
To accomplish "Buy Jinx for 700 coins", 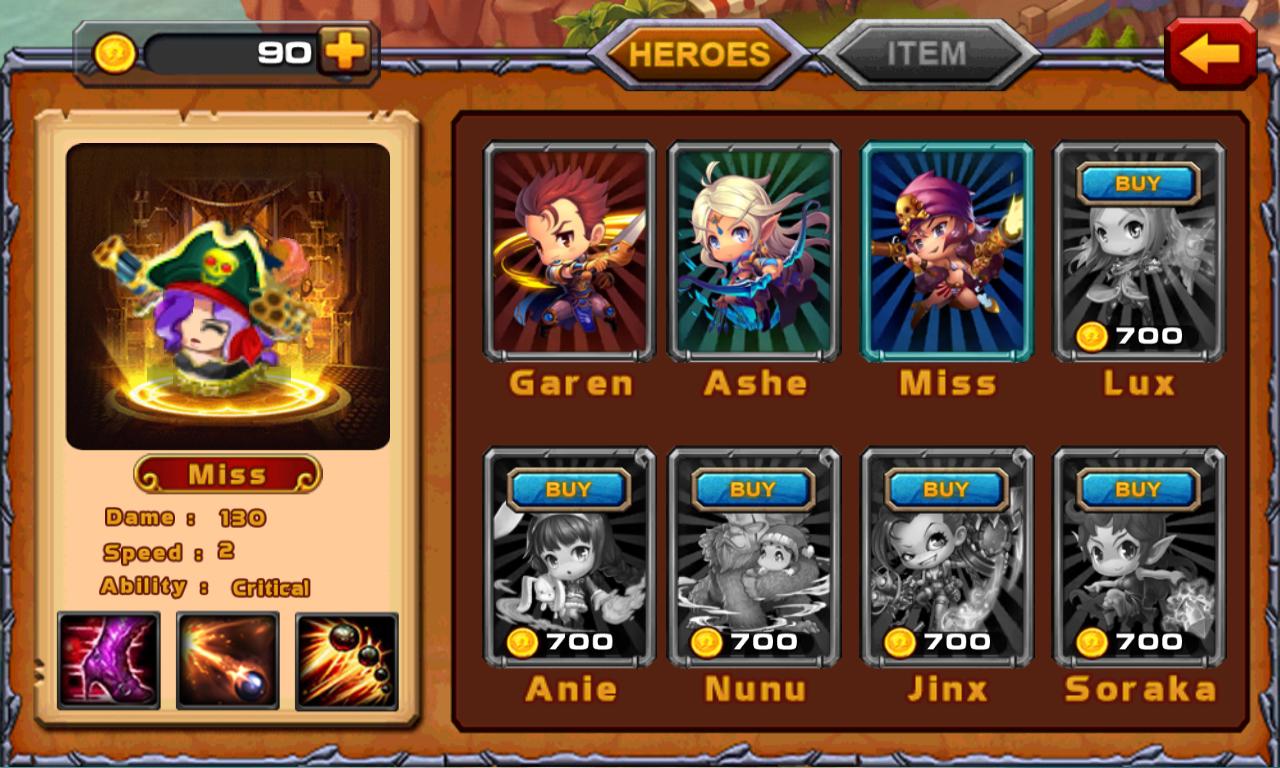I will click(947, 489).
